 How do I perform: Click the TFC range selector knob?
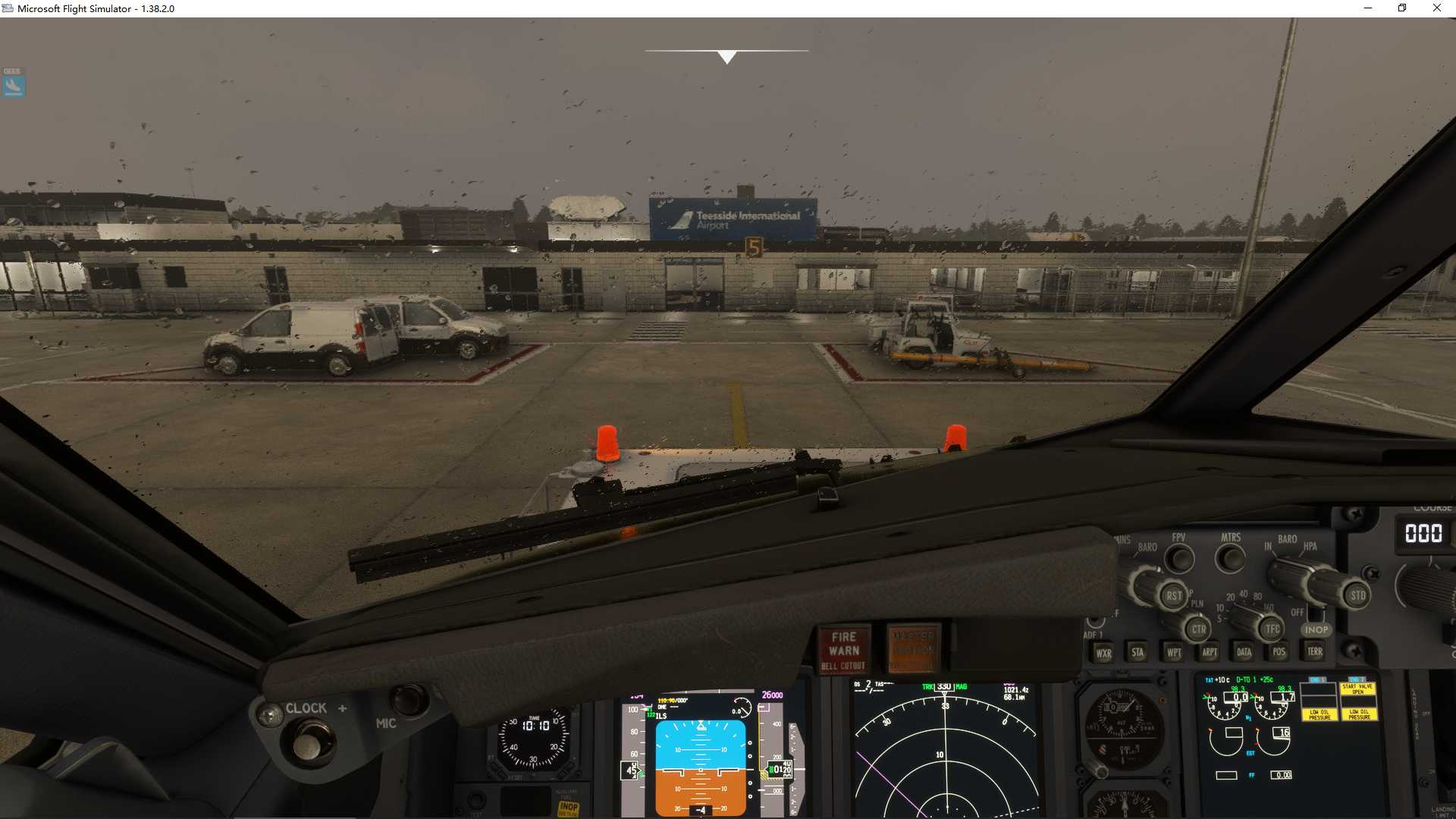coord(1273,629)
